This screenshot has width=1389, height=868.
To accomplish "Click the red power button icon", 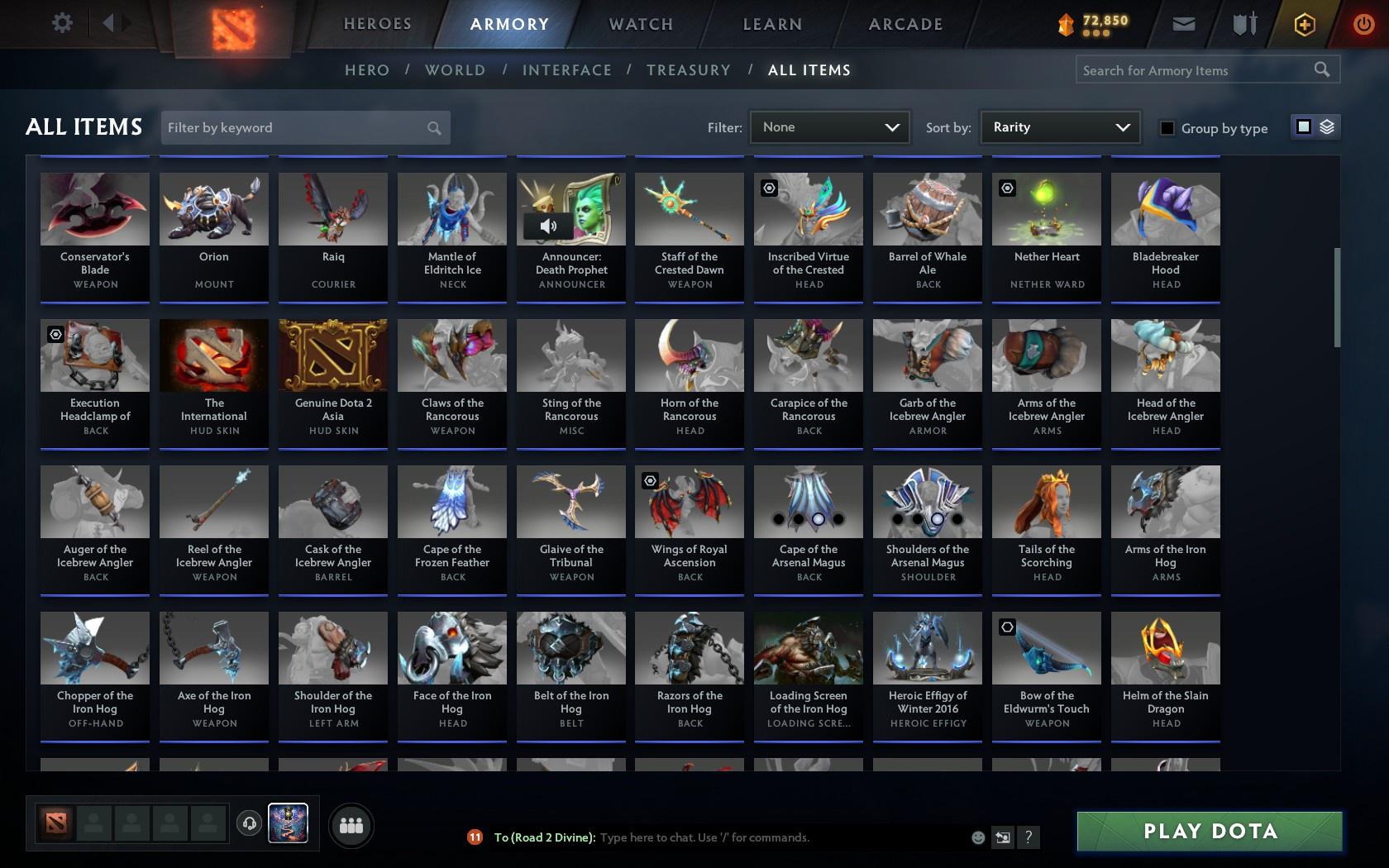I will coord(1362,22).
